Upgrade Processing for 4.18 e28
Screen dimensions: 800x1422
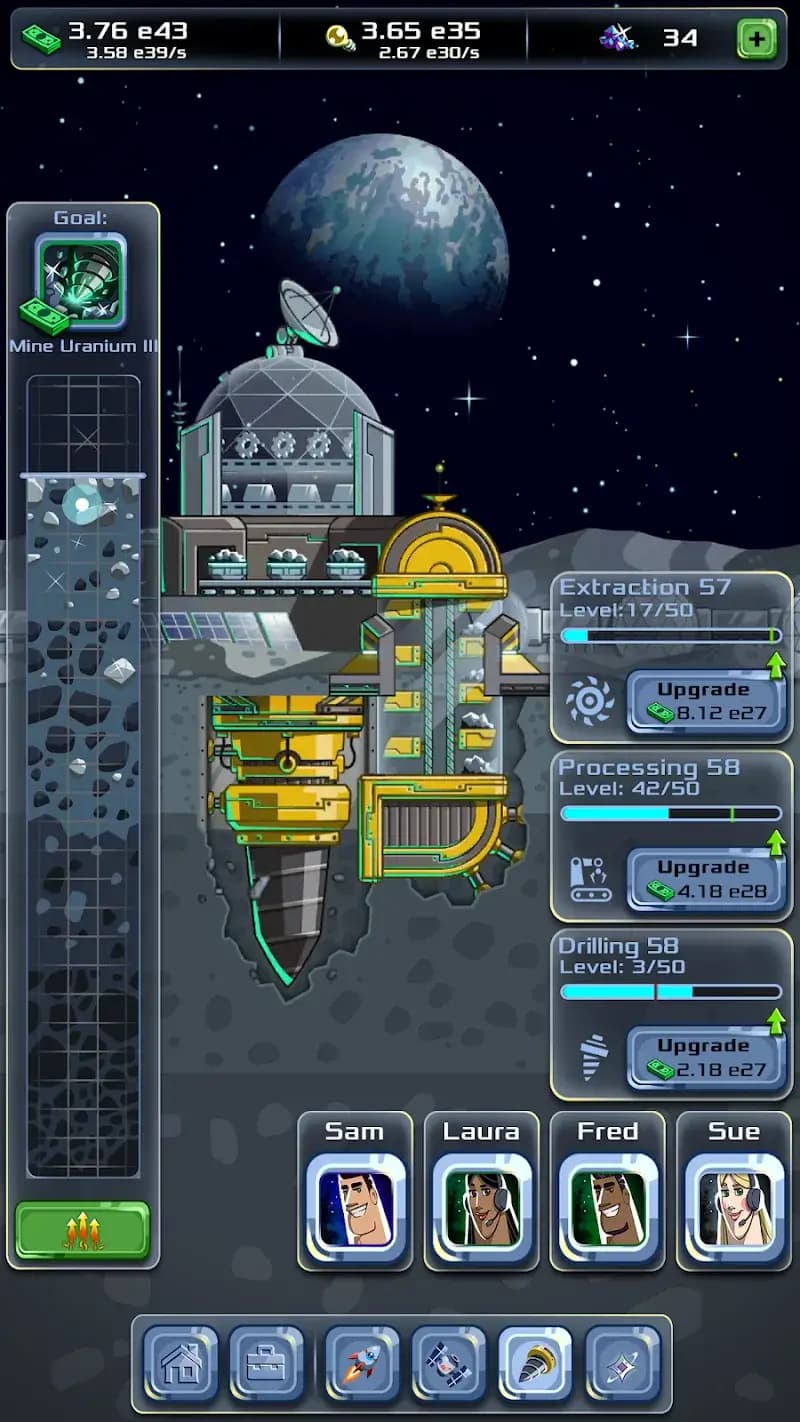706,880
